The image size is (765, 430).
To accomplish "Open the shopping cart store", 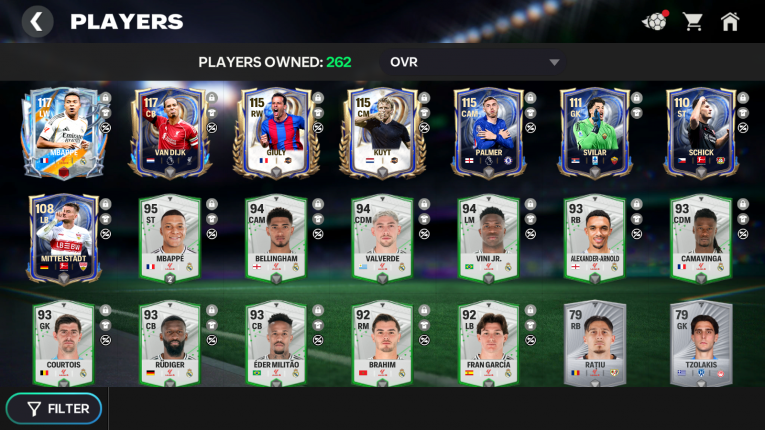I will pos(692,21).
